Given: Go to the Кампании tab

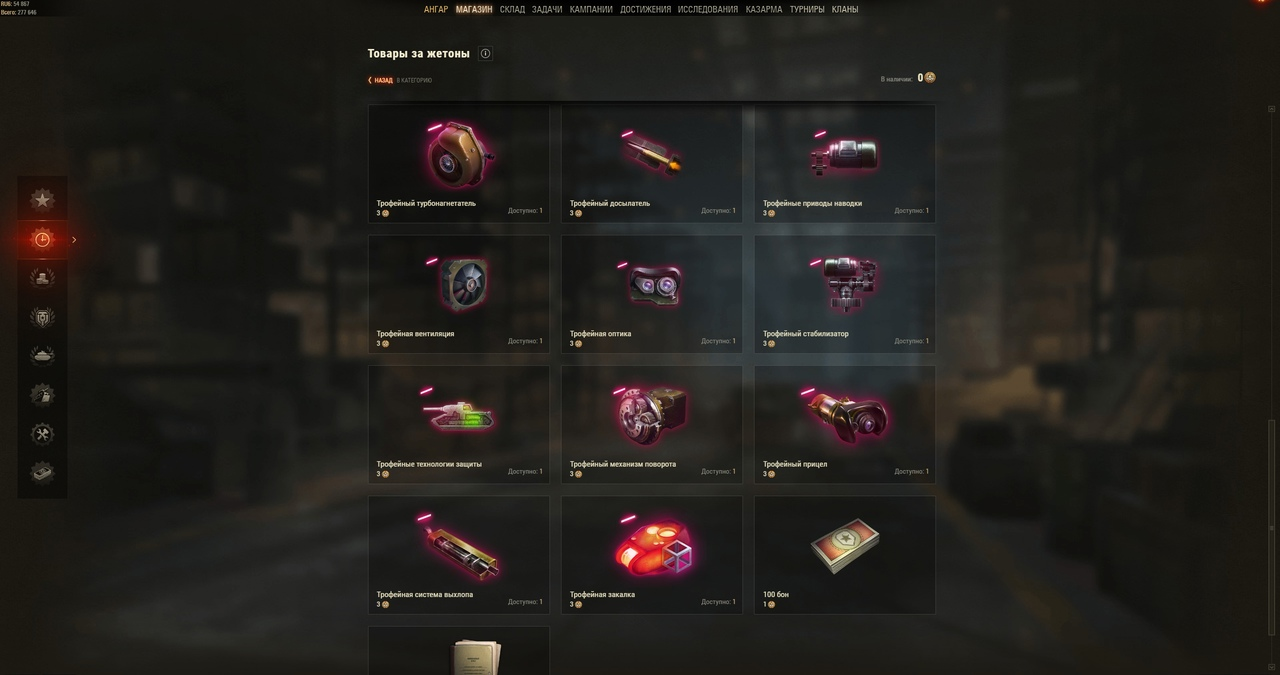Looking at the screenshot, I should [x=591, y=10].
